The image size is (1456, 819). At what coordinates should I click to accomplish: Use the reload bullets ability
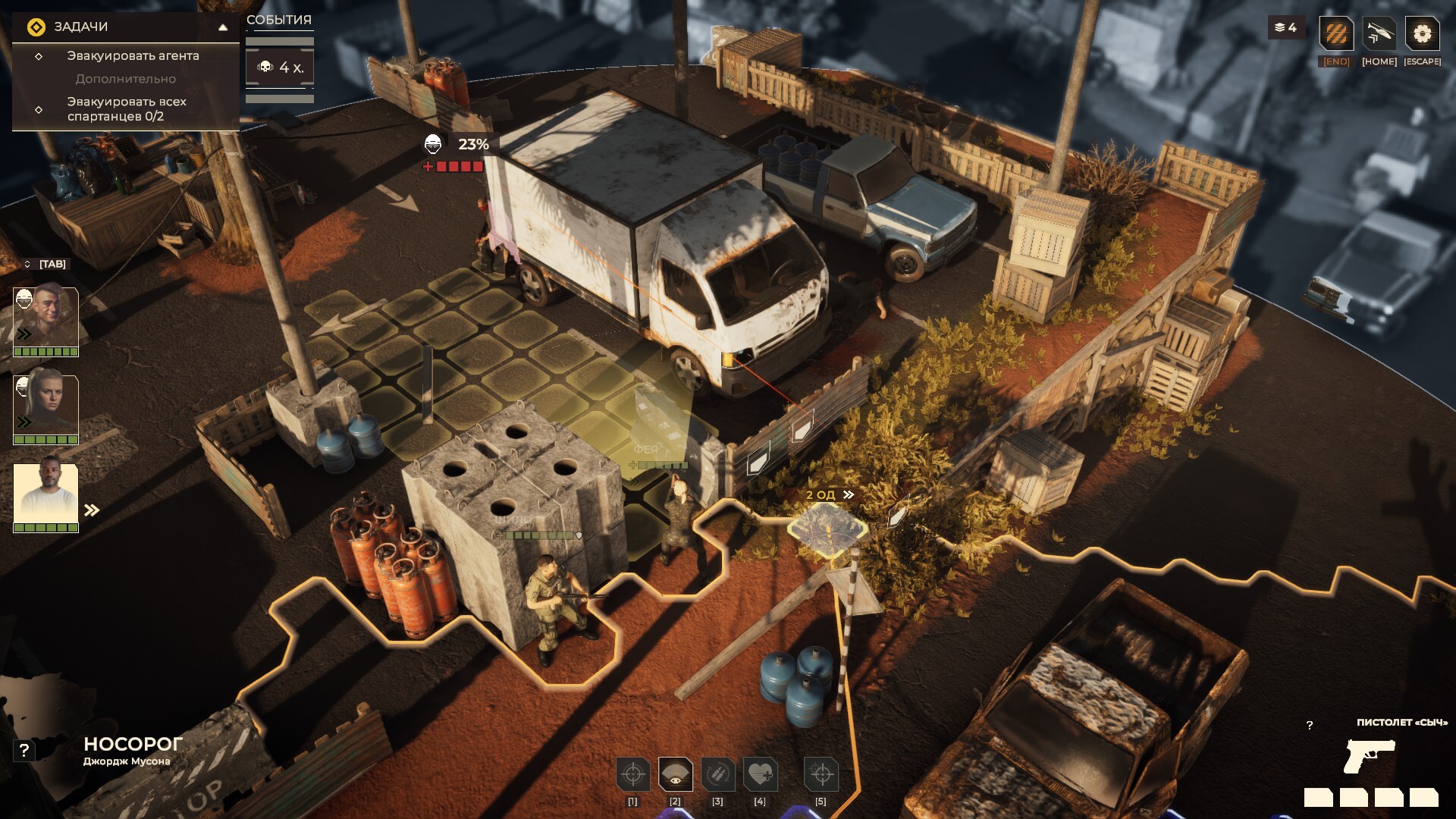point(717,774)
